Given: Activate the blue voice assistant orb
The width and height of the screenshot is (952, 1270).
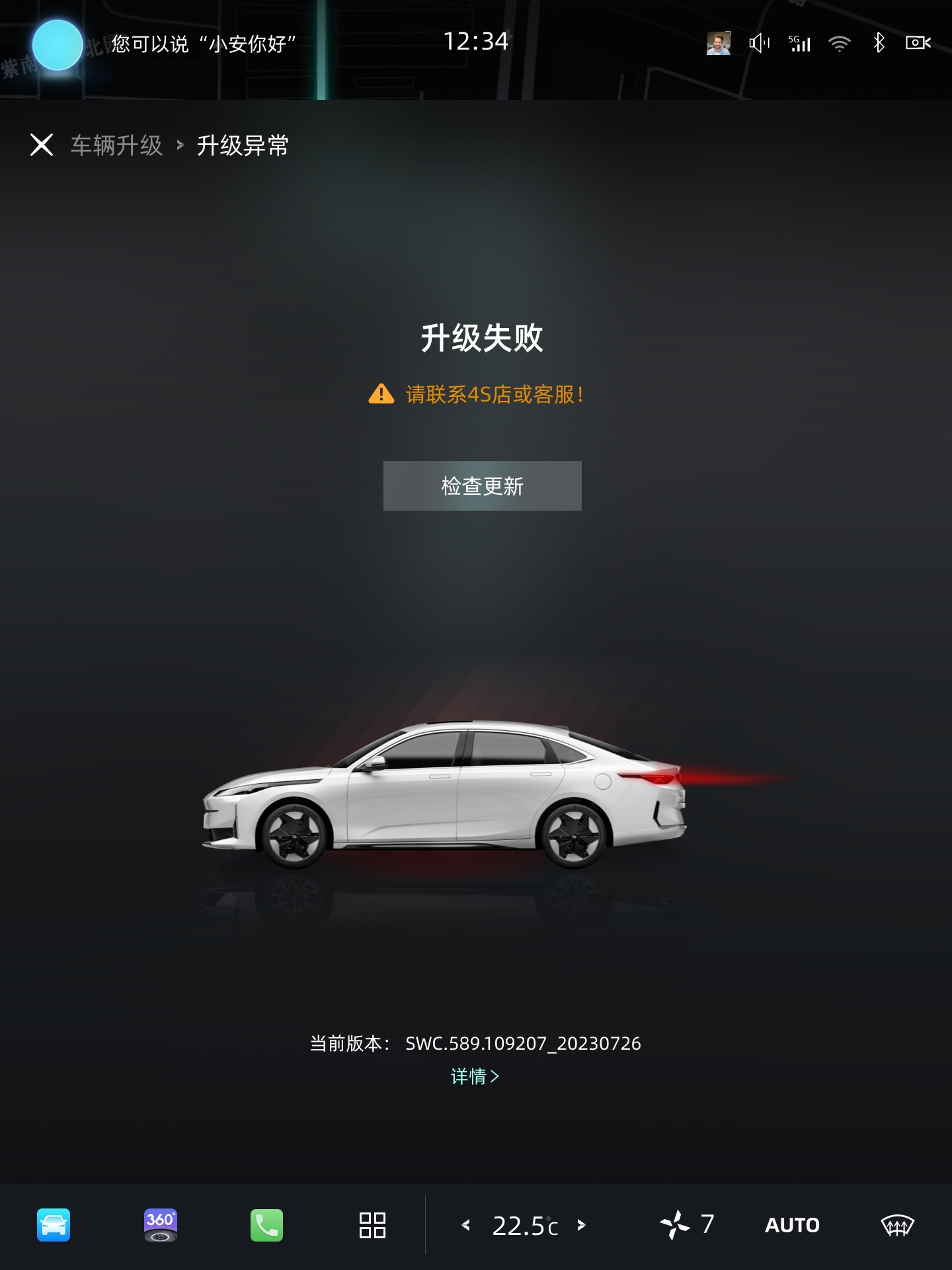Looking at the screenshot, I should 58,45.
